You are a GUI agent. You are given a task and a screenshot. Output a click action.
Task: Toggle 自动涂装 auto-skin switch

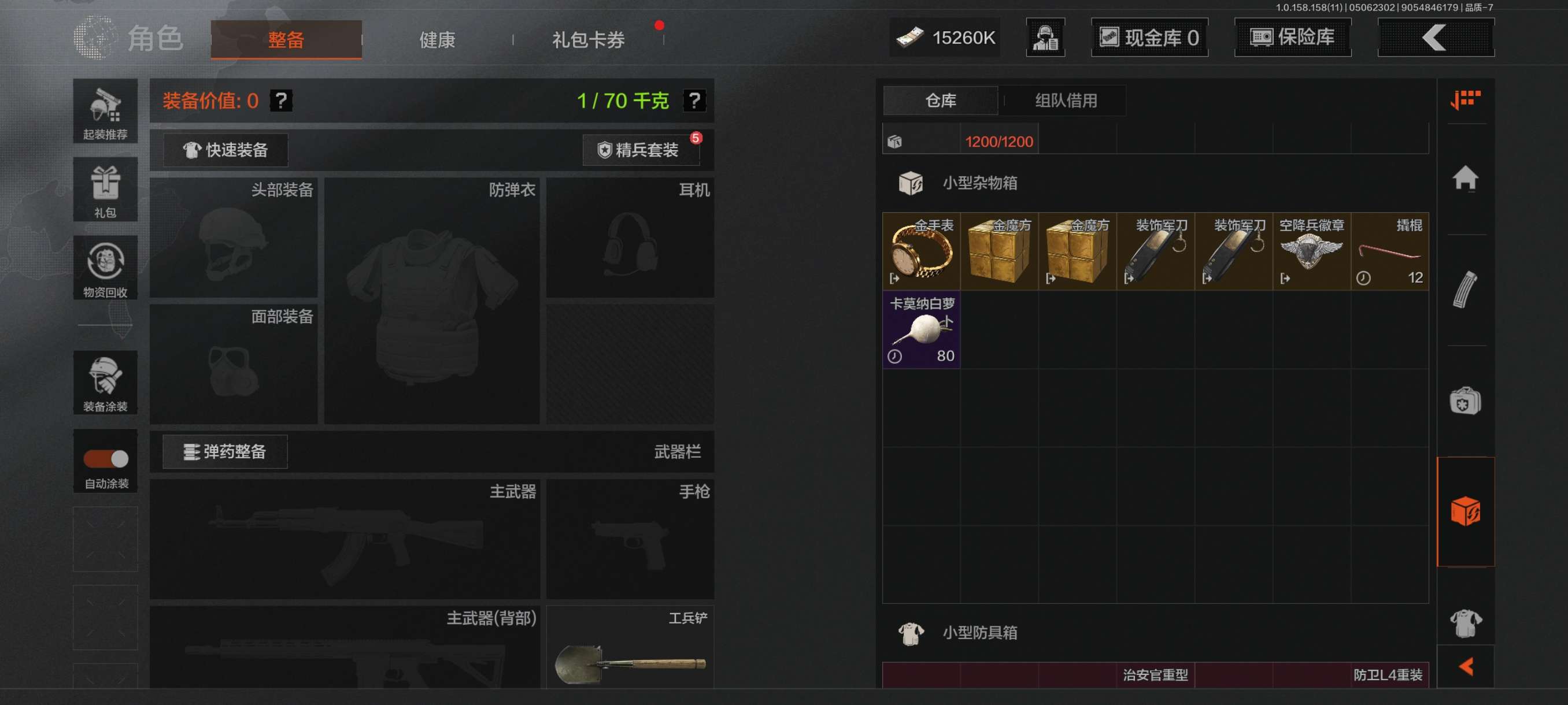coord(105,461)
